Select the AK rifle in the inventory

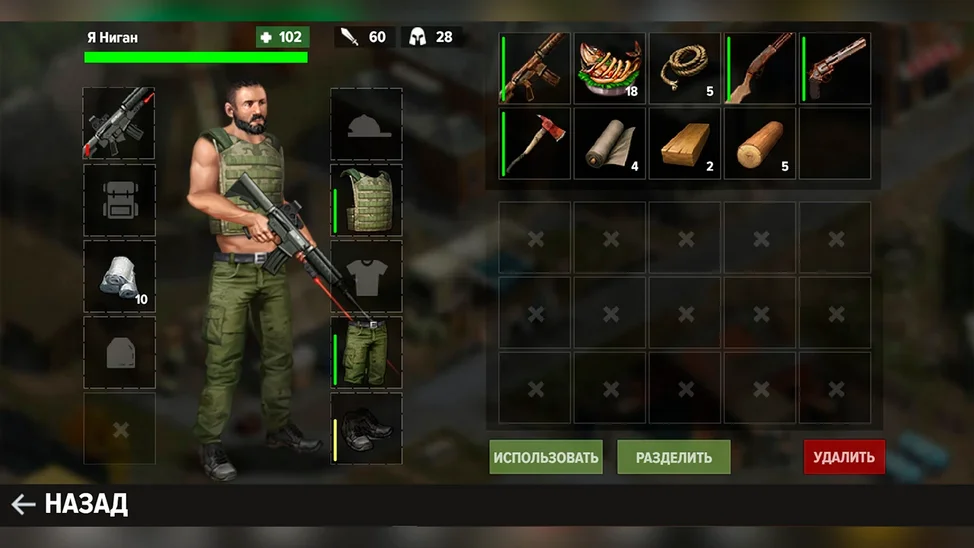click(x=536, y=69)
